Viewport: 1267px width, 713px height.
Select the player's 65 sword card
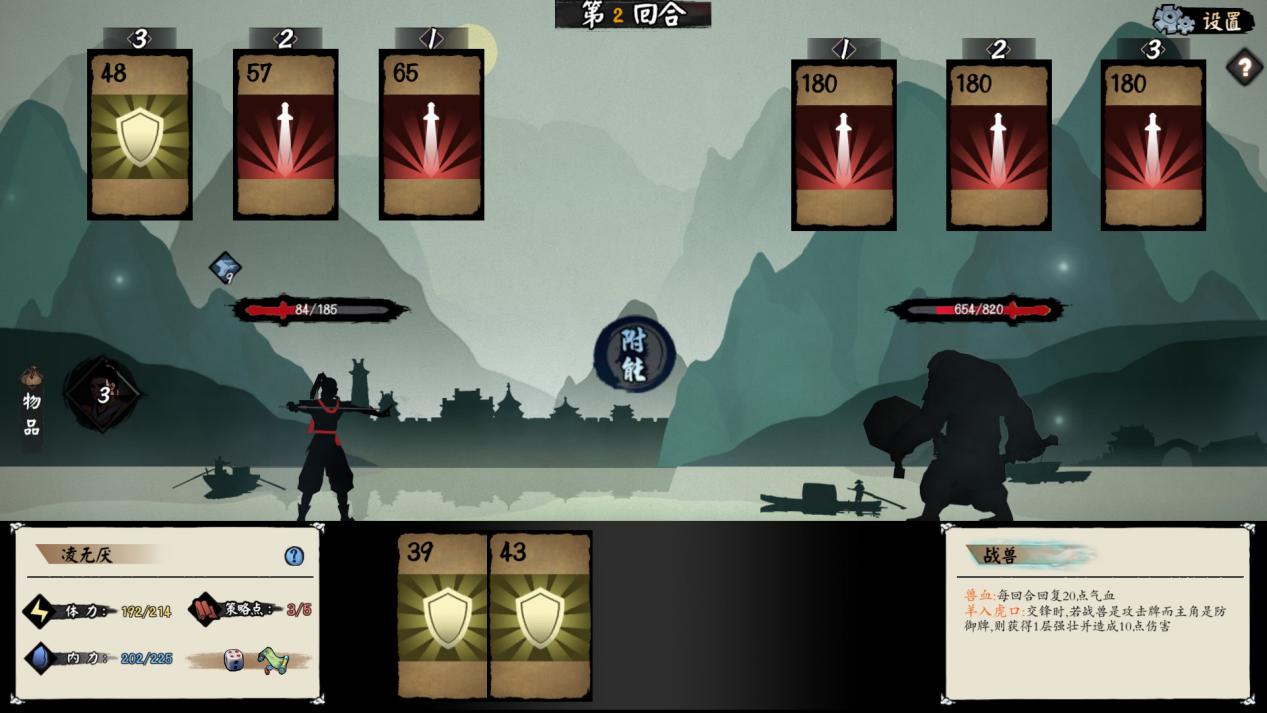coord(431,134)
